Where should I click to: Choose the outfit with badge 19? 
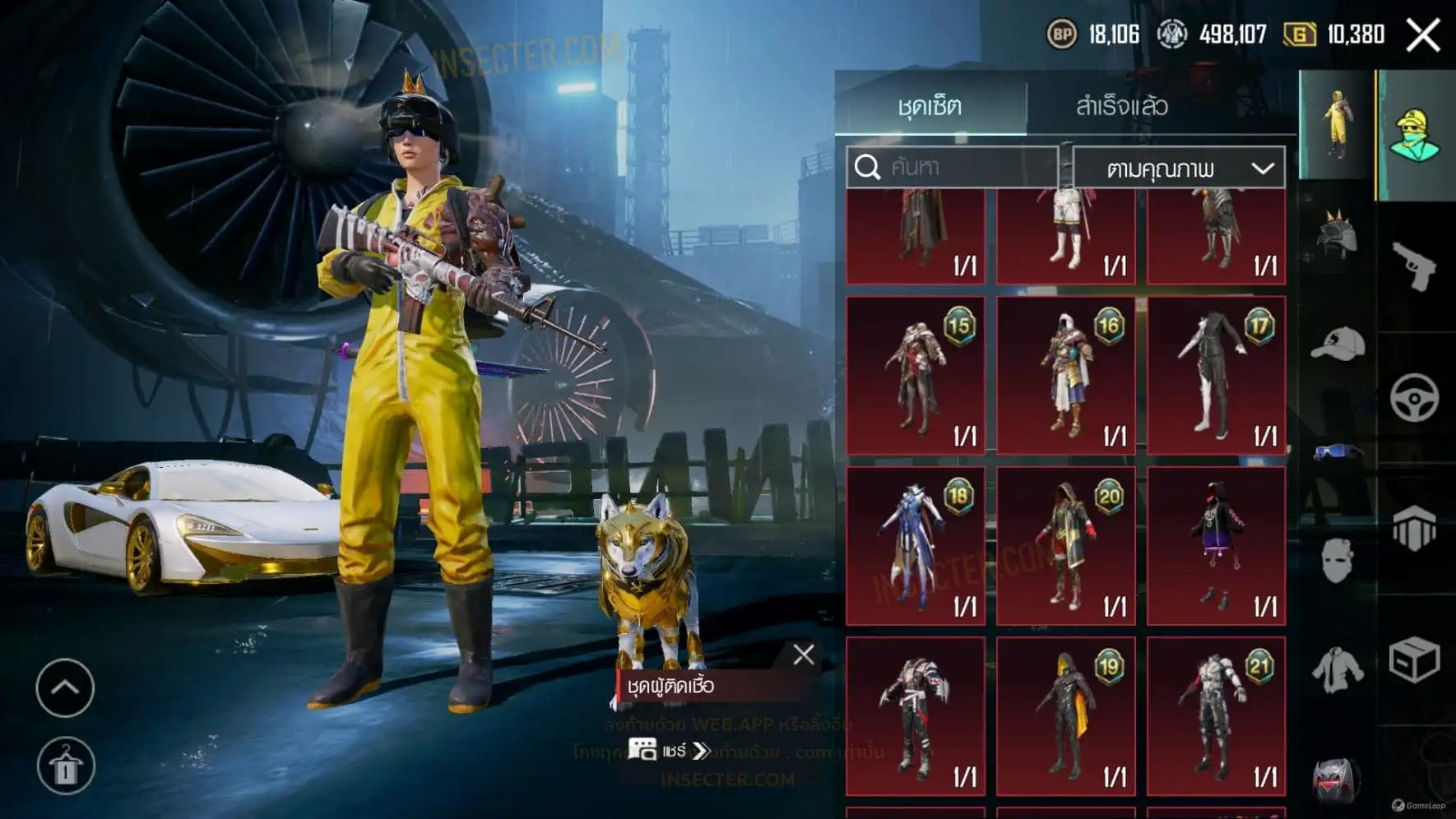(x=1066, y=716)
